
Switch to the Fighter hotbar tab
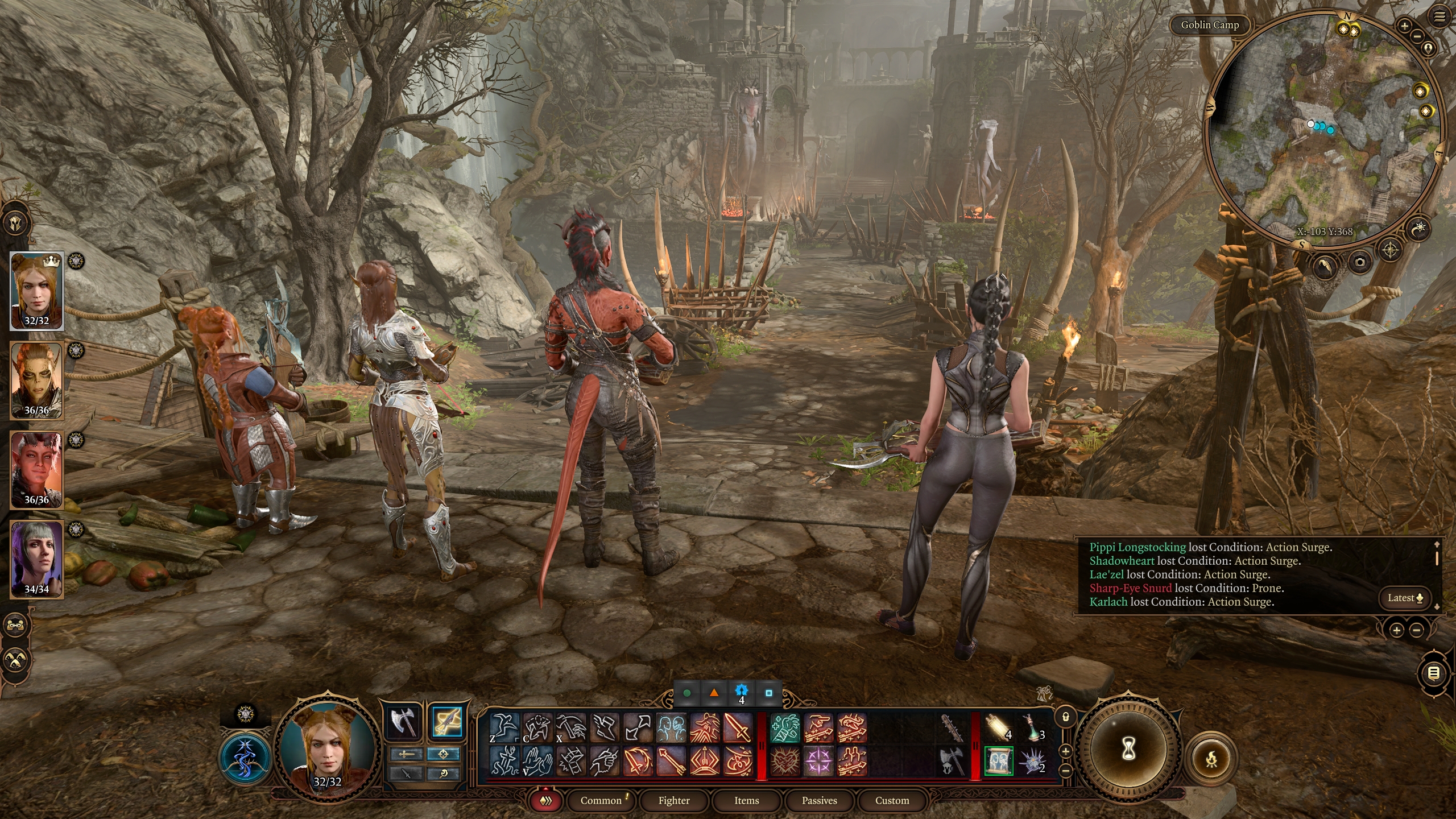coord(674,800)
